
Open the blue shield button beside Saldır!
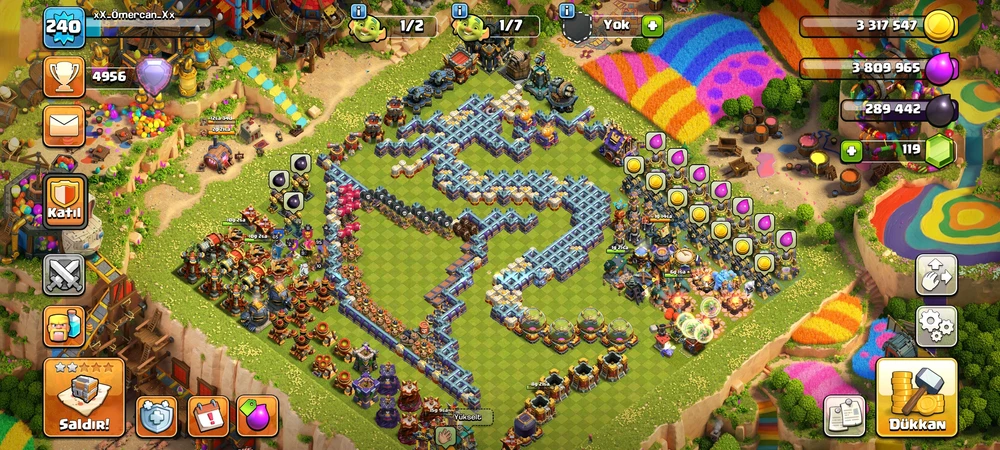157,416
